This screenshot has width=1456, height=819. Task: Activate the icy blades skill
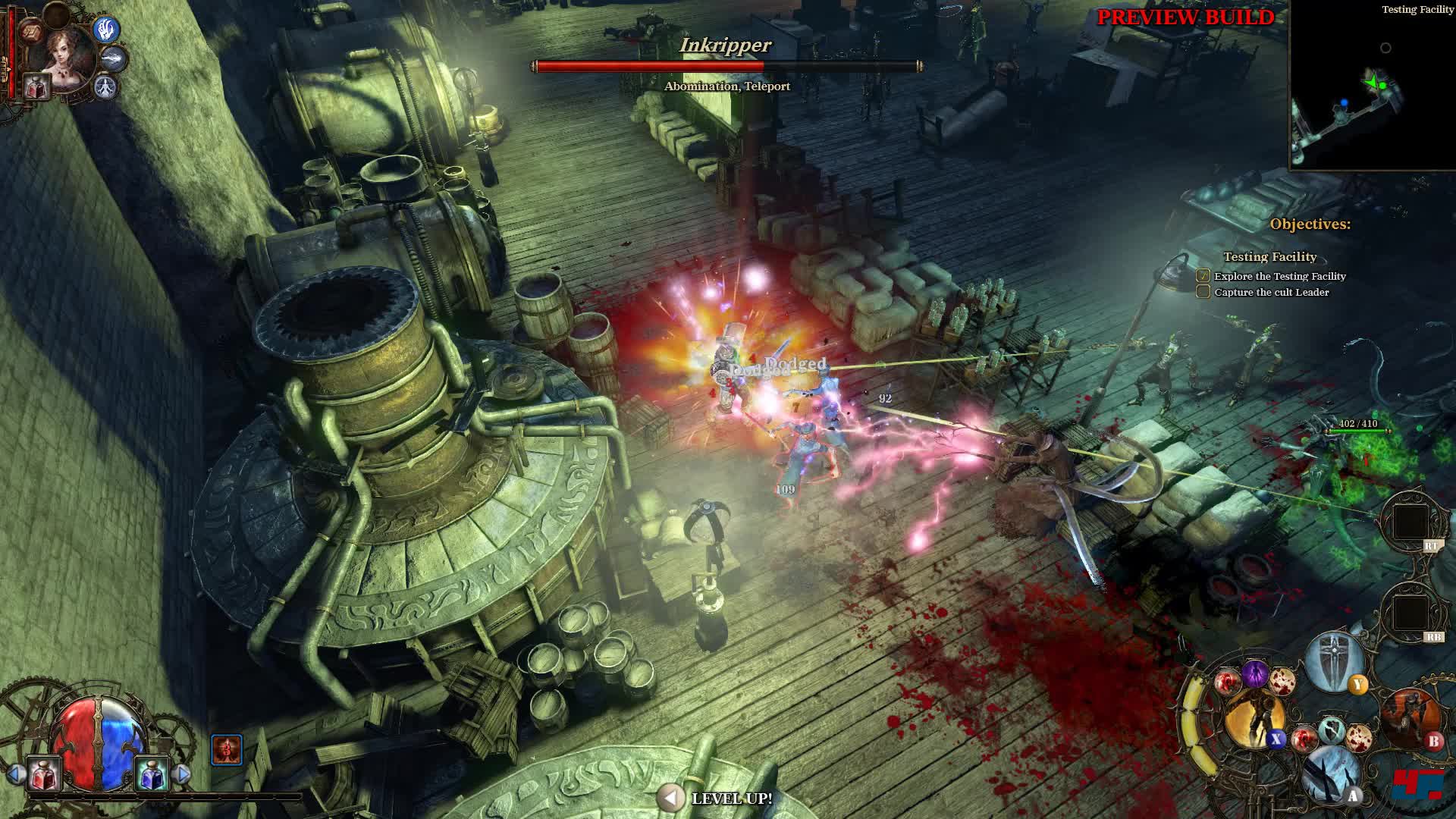pyautogui.click(x=1332, y=773)
